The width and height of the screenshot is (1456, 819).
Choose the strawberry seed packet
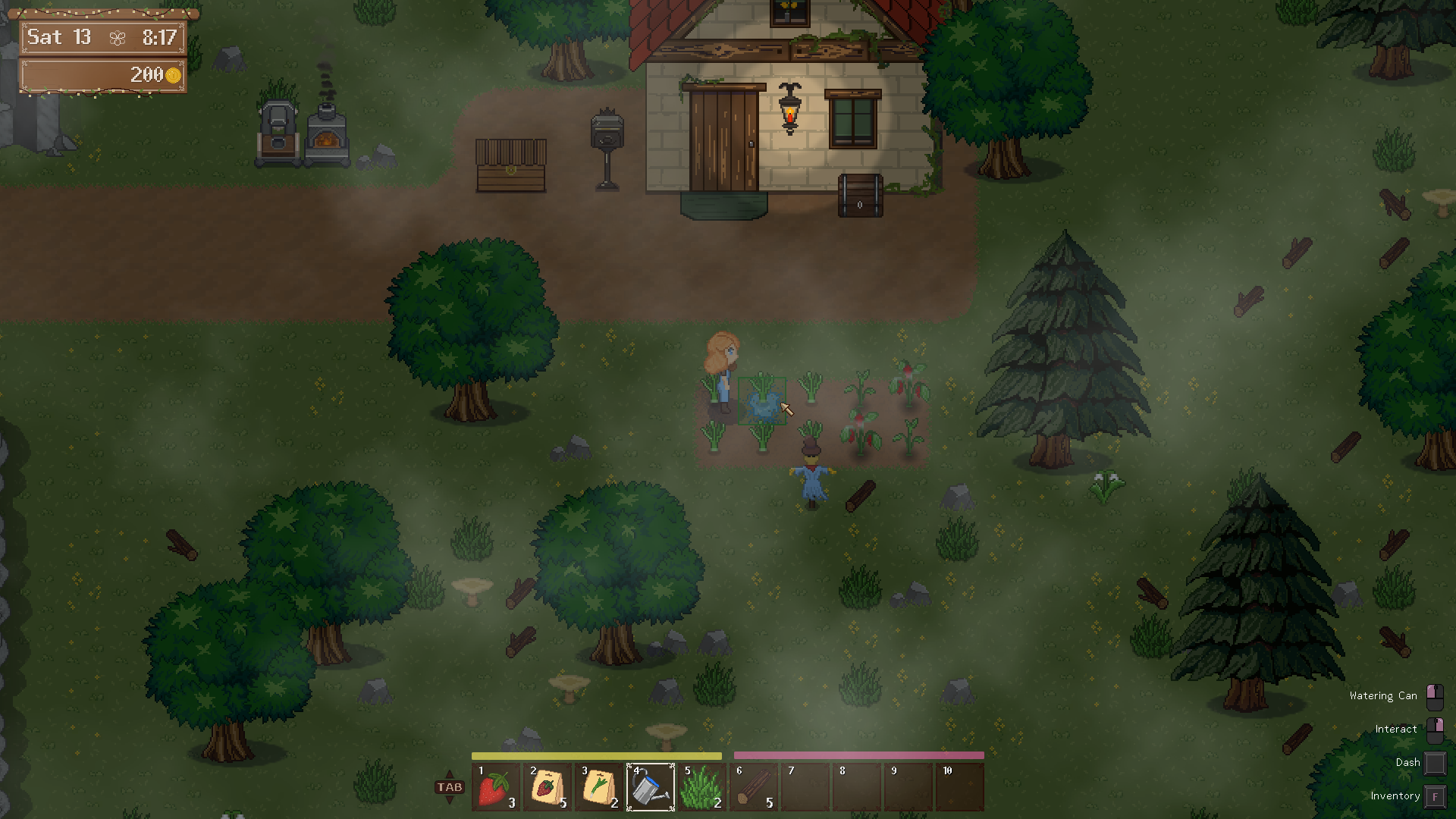(548, 788)
